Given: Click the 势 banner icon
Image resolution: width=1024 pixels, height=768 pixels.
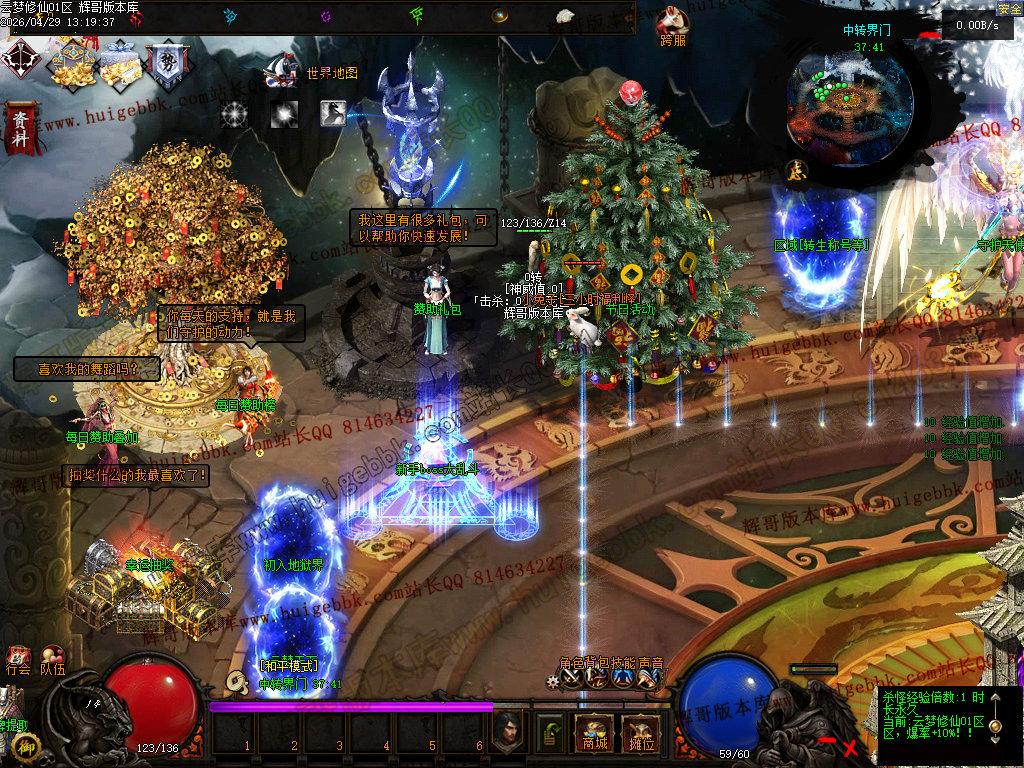Looking at the screenshot, I should tap(166, 64).
